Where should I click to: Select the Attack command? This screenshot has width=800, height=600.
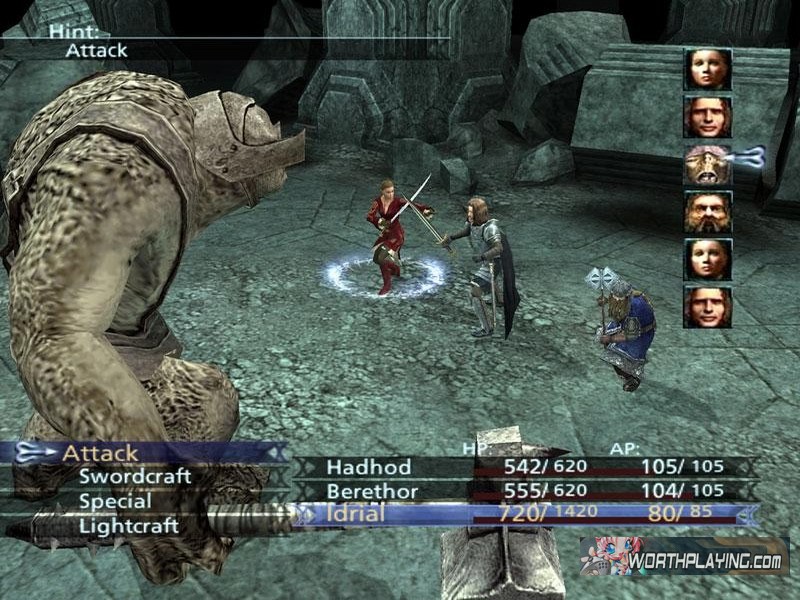(100, 453)
